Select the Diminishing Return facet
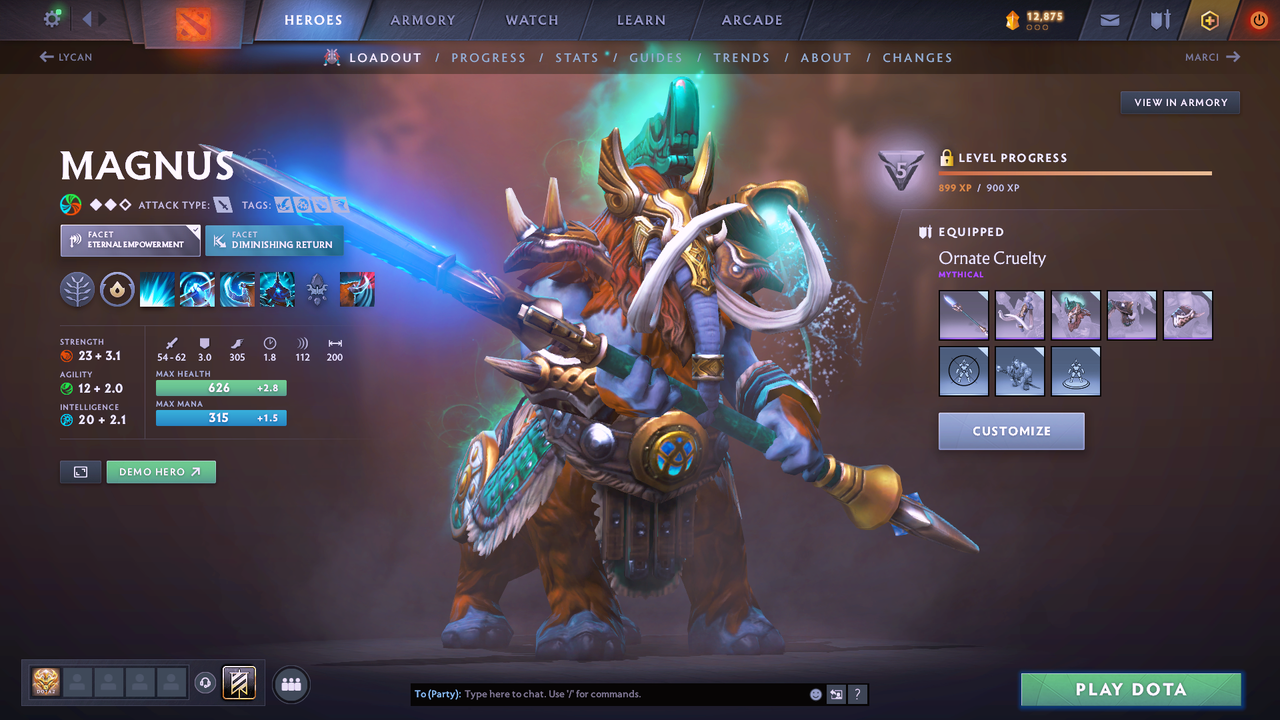The image size is (1280, 720). (x=274, y=240)
